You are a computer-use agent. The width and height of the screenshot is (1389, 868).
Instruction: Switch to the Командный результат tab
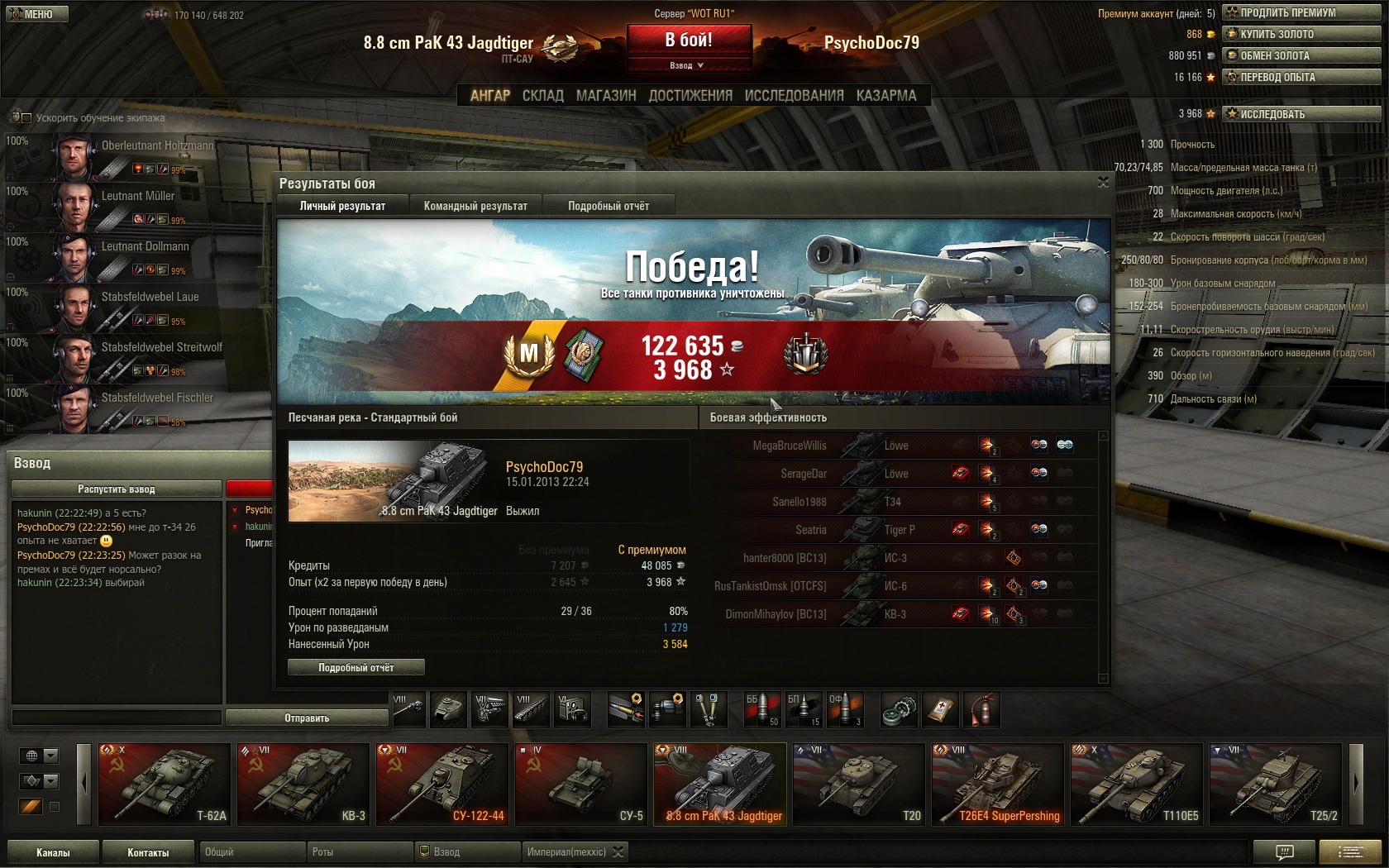(475, 206)
